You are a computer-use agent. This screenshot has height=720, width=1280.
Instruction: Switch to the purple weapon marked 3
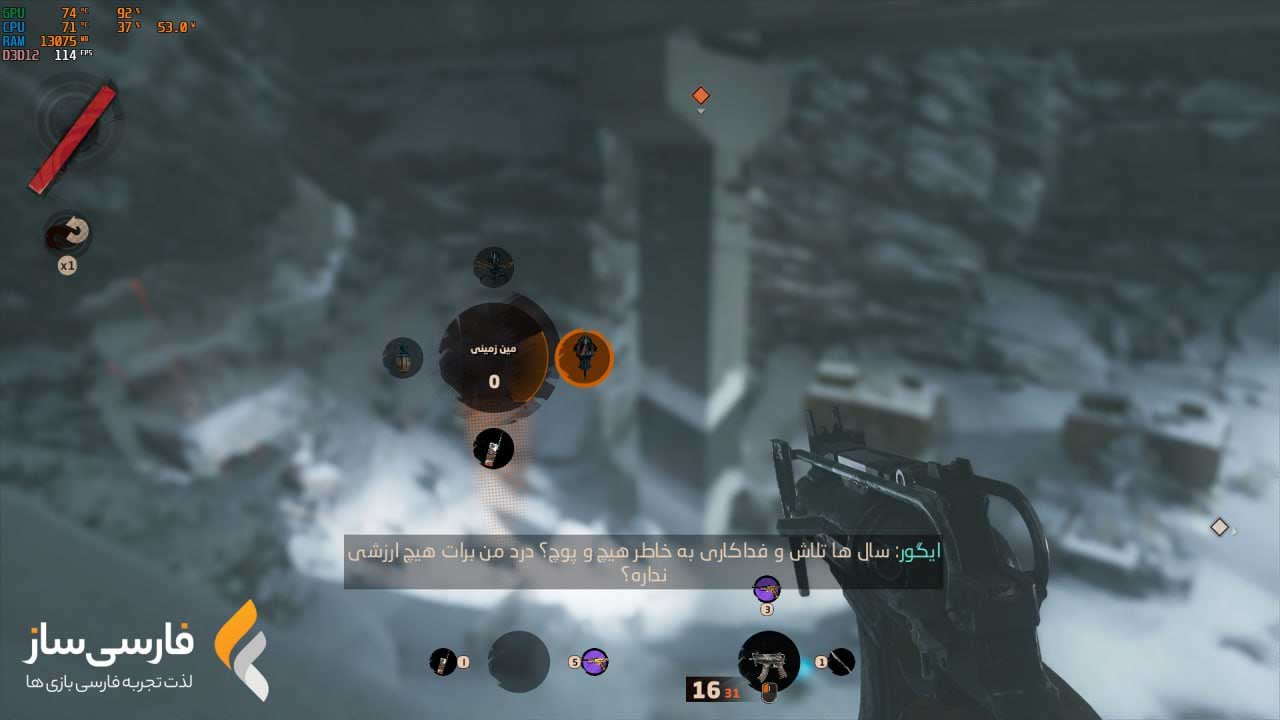766,588
